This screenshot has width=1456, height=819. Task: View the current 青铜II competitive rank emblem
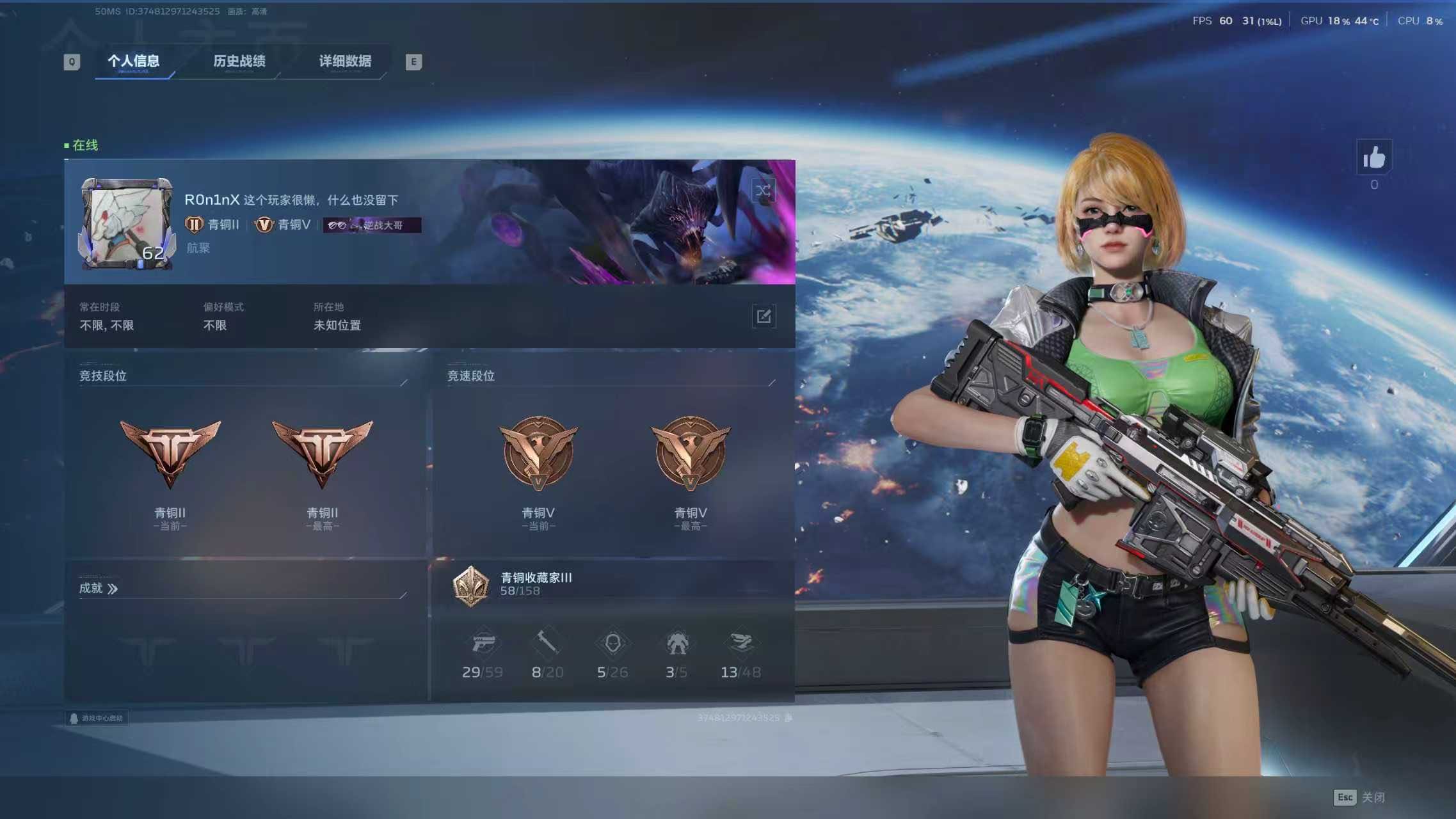pos(170,453)
